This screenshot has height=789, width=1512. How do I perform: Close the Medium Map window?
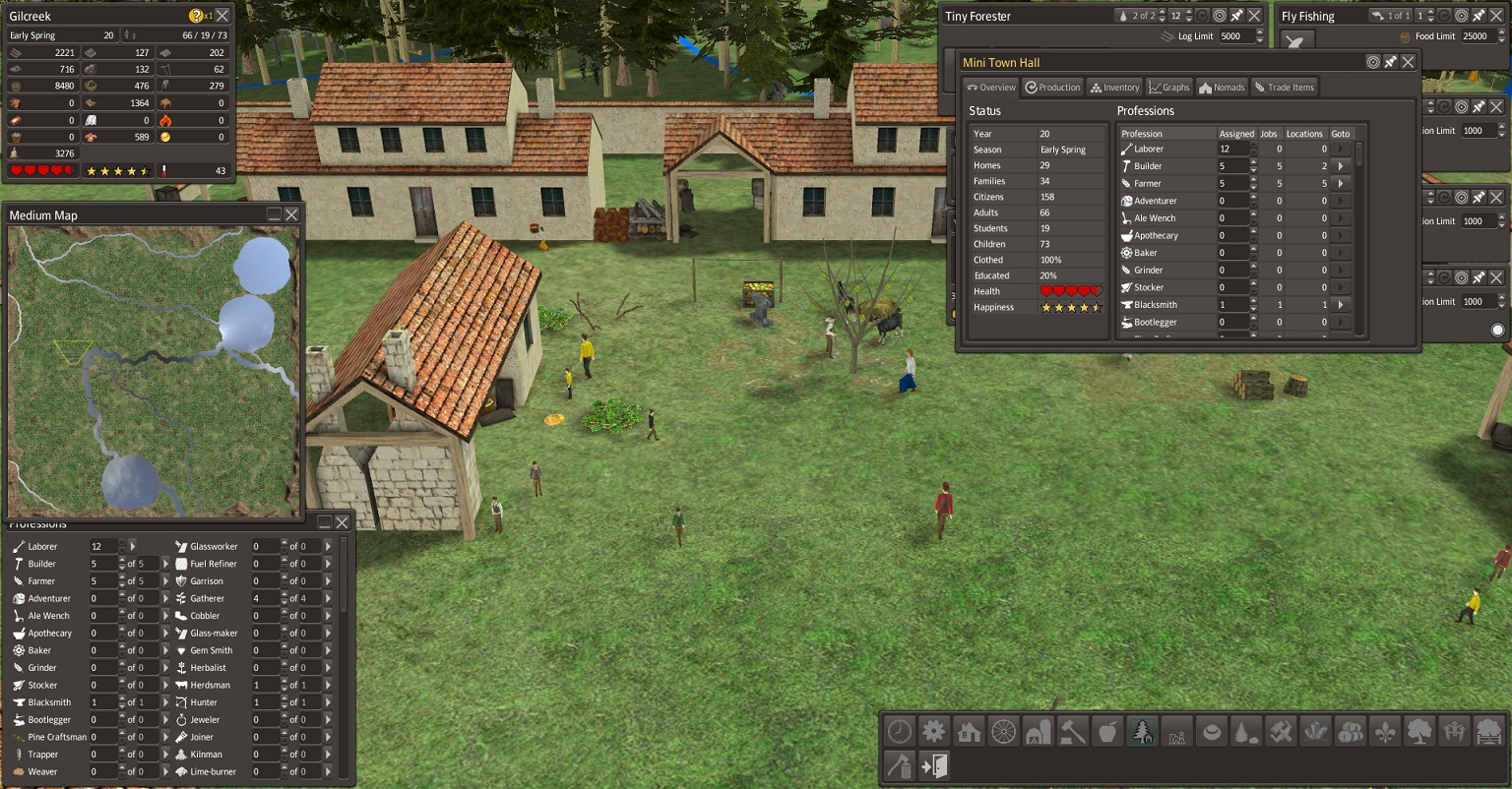pos(291,214)
